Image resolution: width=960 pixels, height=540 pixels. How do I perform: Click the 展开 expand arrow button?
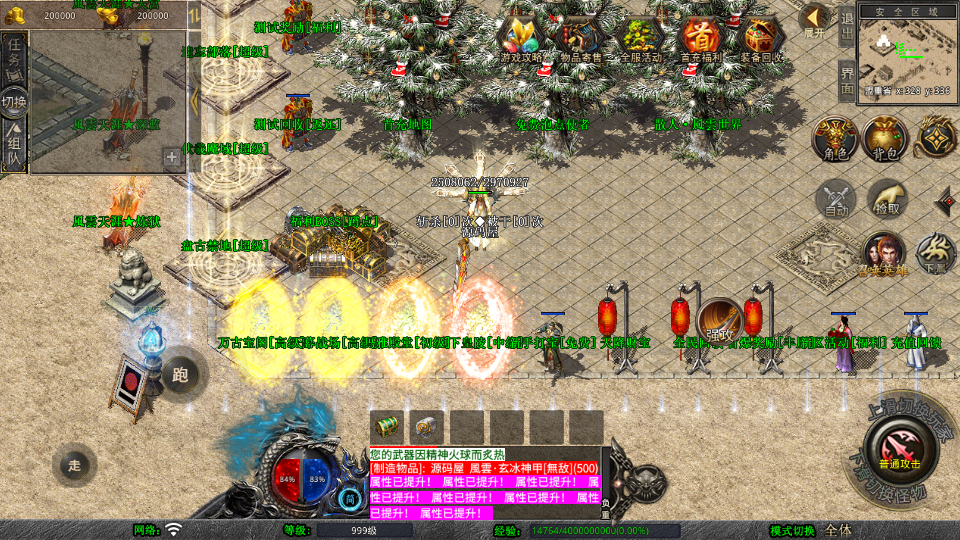tap(815, 19)
